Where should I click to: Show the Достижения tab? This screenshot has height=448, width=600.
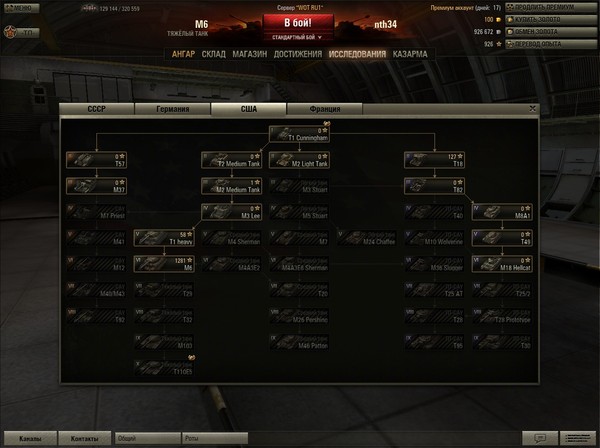(x=296, y=54)
